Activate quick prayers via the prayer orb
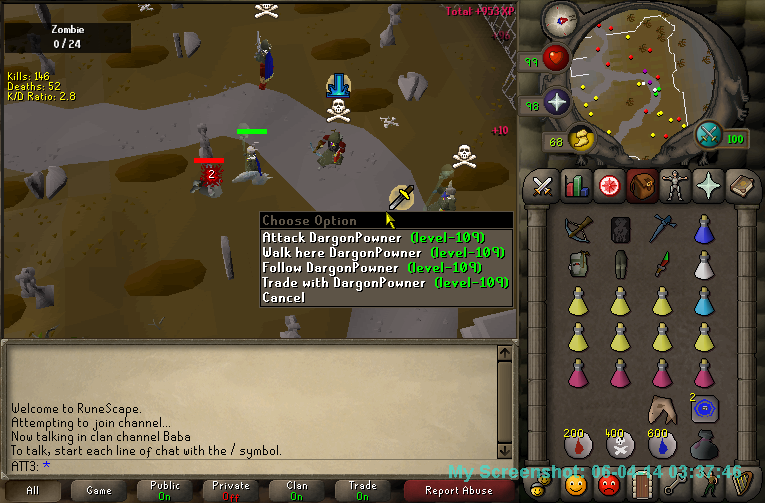This screenshot has height=503, width=765. (556, 102)
